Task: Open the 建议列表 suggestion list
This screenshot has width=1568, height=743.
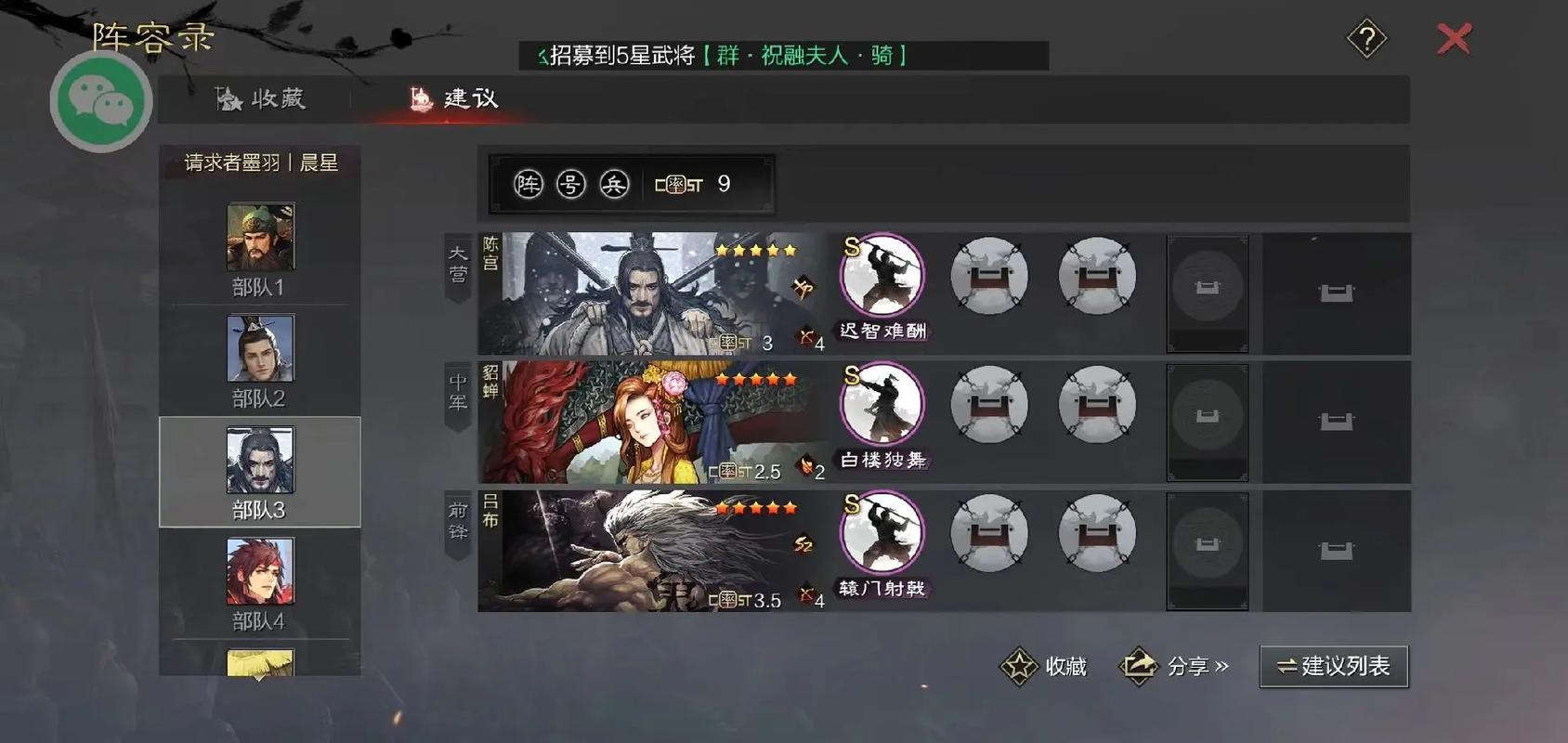Action: 1333,666
